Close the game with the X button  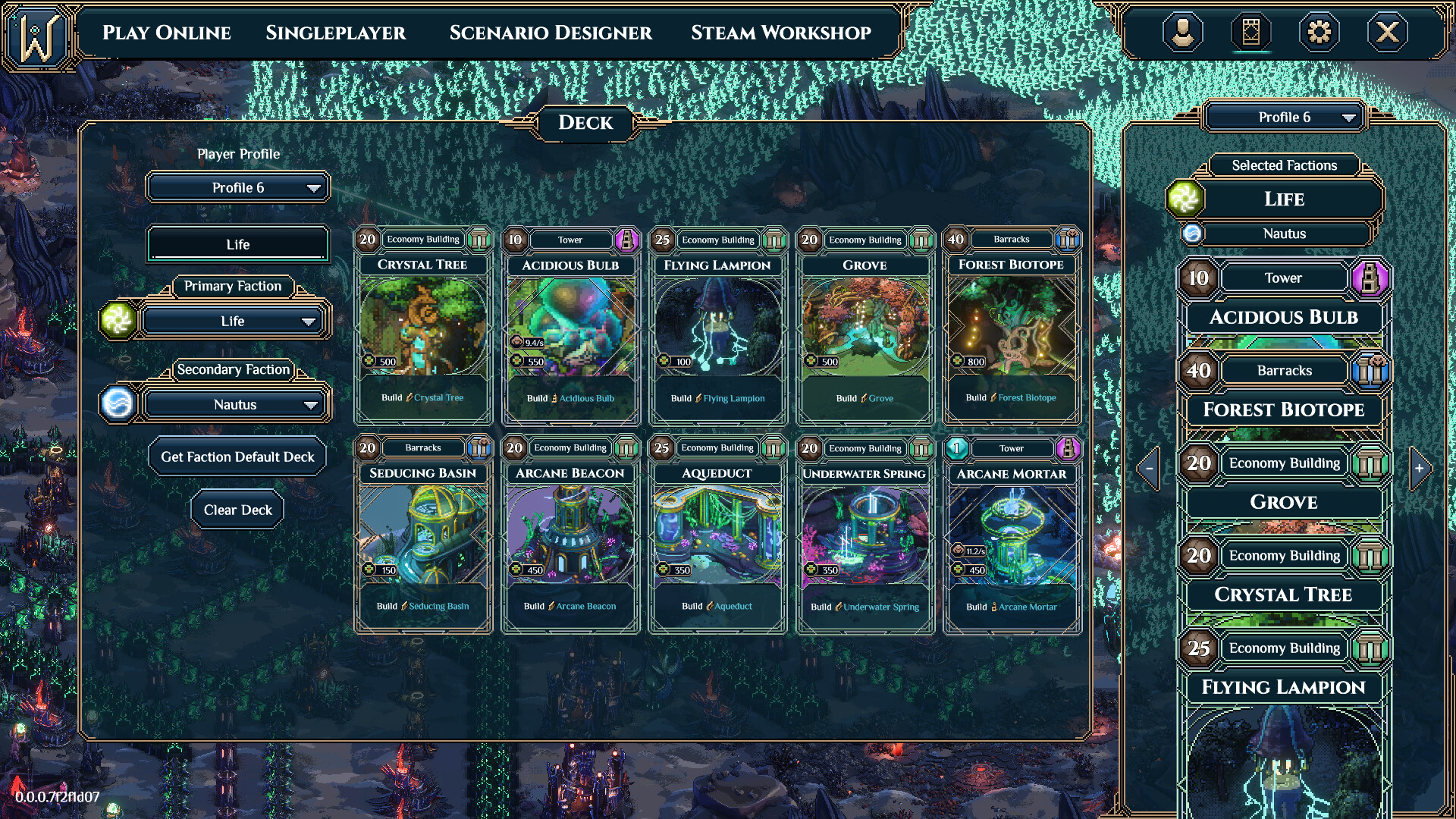coord(1387,33)
